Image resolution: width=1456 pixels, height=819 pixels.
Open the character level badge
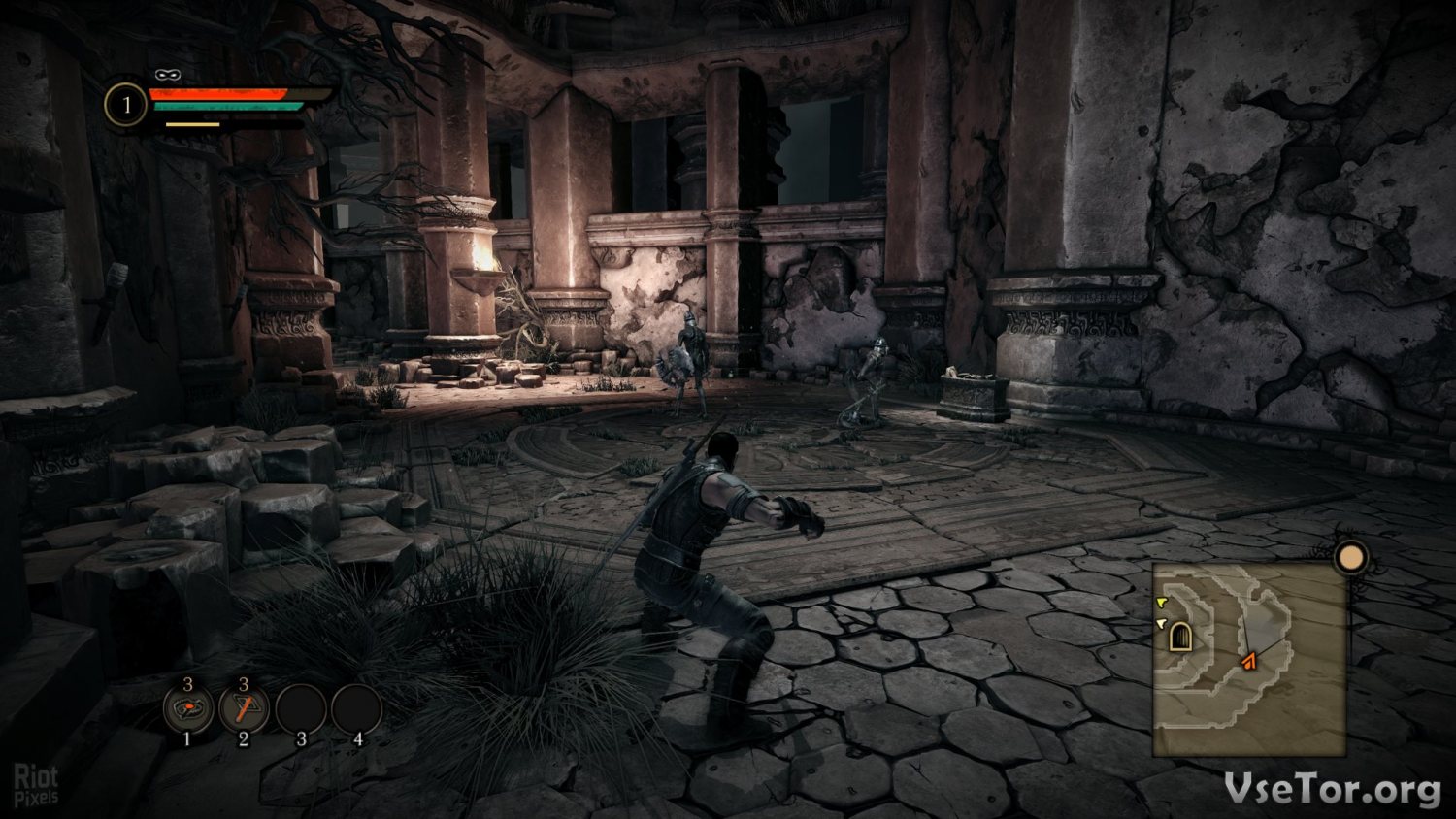coord(126,105)
